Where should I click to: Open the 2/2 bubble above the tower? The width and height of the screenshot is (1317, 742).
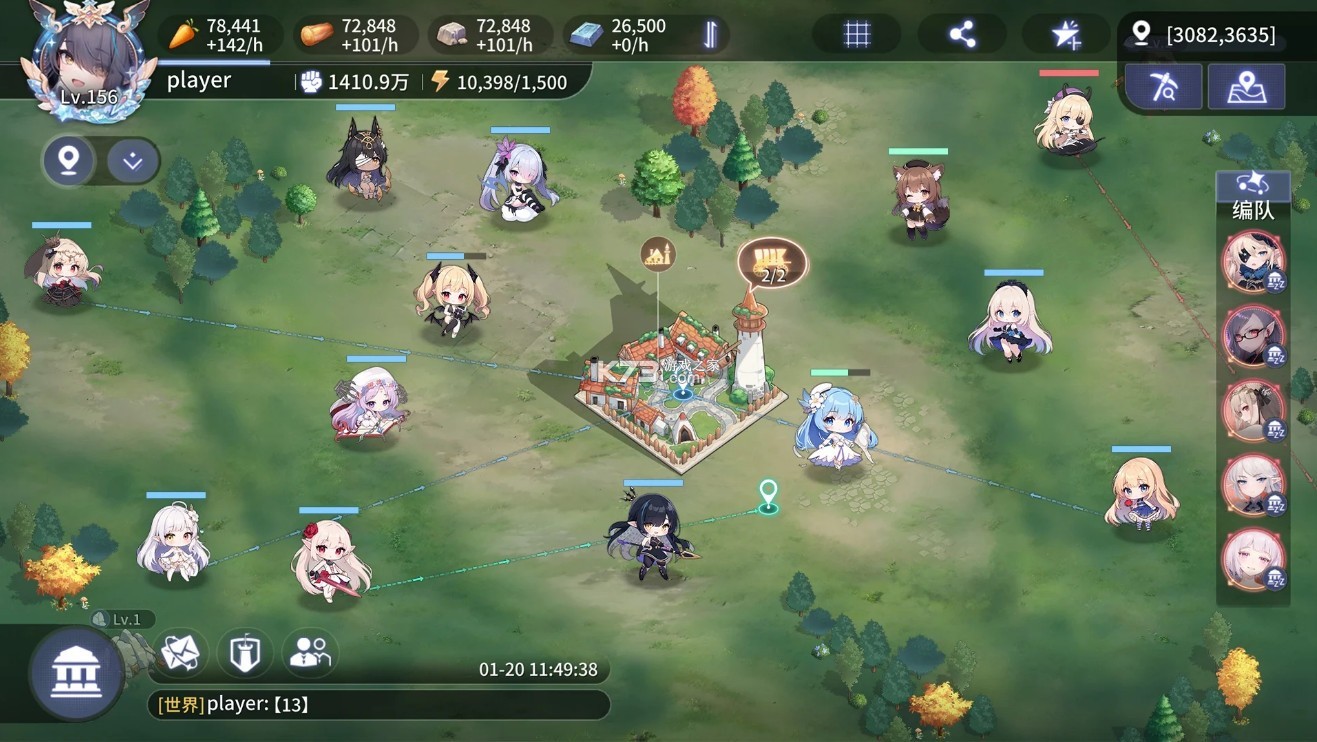click(770, 263)
